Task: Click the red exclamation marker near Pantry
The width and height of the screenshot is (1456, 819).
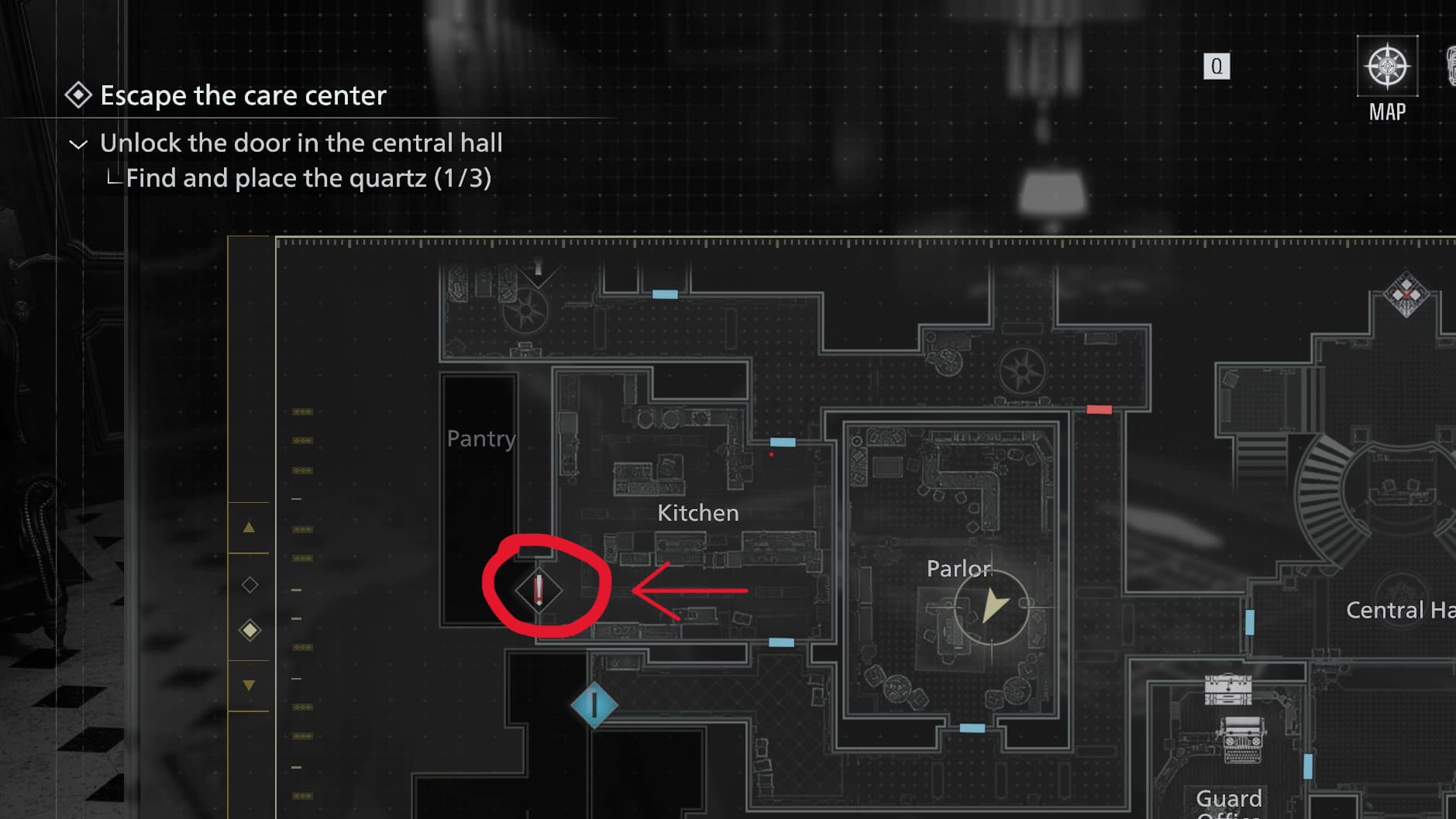Action: [539, 590]
